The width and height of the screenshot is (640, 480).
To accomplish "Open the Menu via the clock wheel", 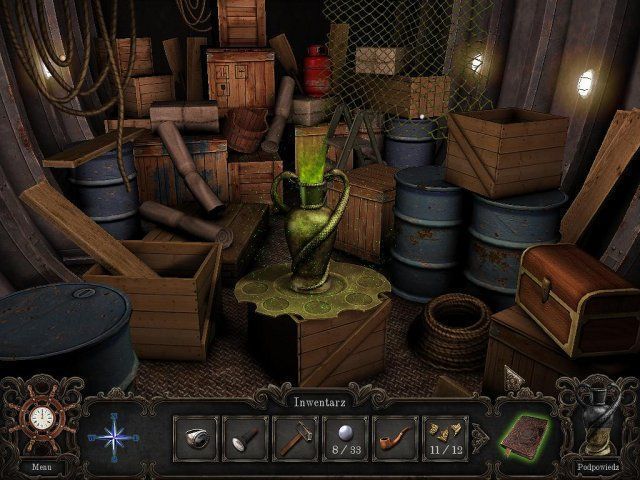I will (x=41, y=419).
